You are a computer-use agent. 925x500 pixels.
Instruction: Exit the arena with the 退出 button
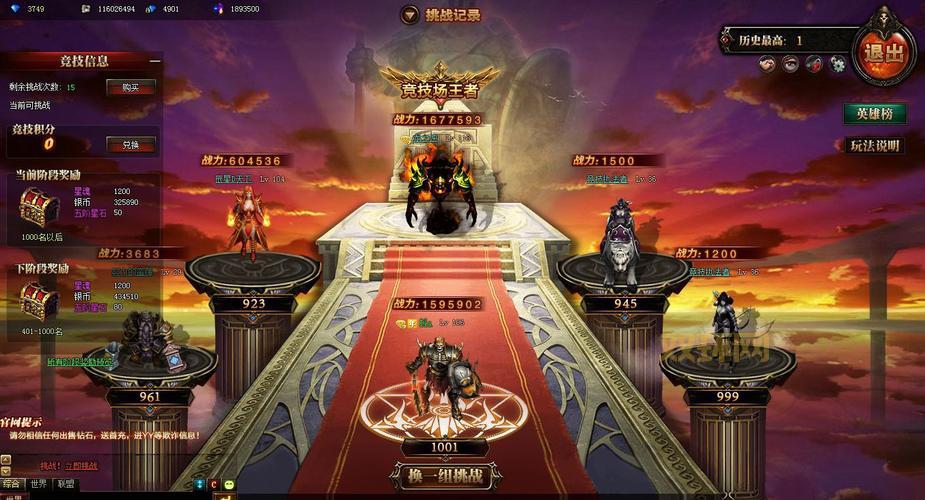tap(884, 52)
